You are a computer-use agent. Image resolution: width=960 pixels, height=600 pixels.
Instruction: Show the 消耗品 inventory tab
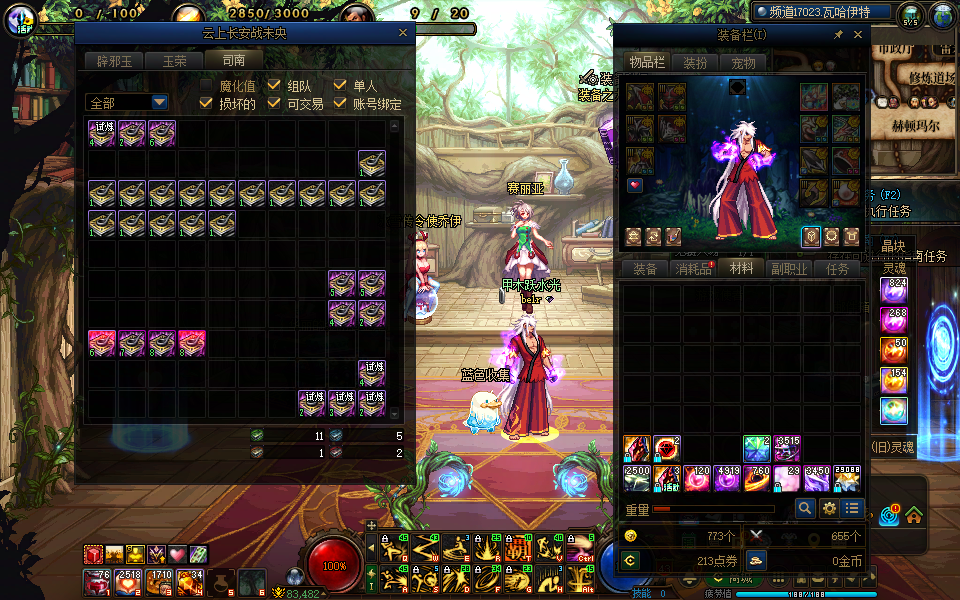(x=693, y=269)
